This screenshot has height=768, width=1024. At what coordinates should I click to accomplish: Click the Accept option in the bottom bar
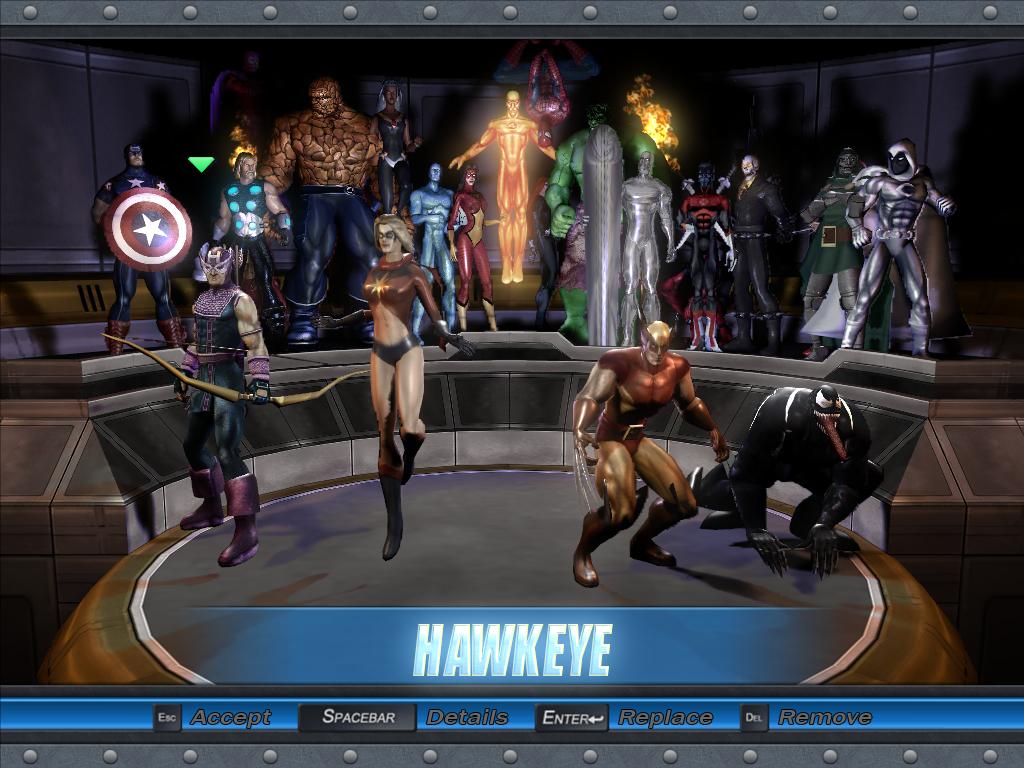click(x=230, y=717)
